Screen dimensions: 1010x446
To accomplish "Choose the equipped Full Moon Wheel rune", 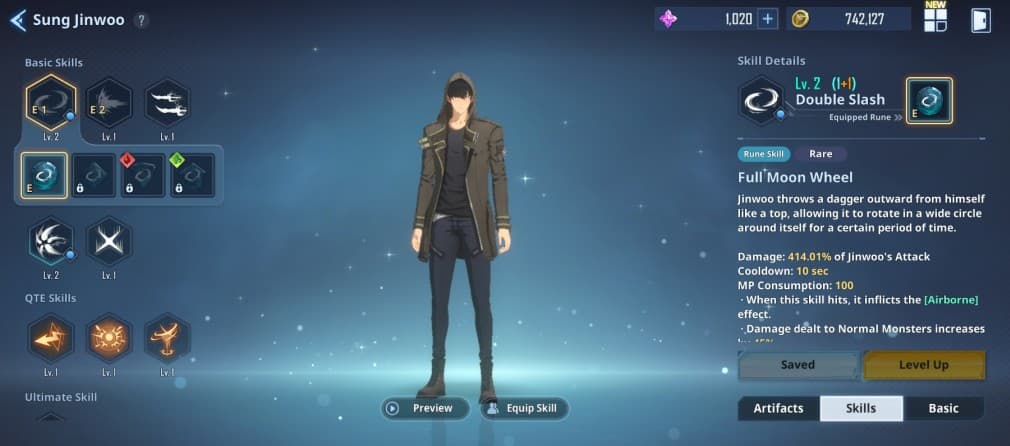I will pos(45,174).
